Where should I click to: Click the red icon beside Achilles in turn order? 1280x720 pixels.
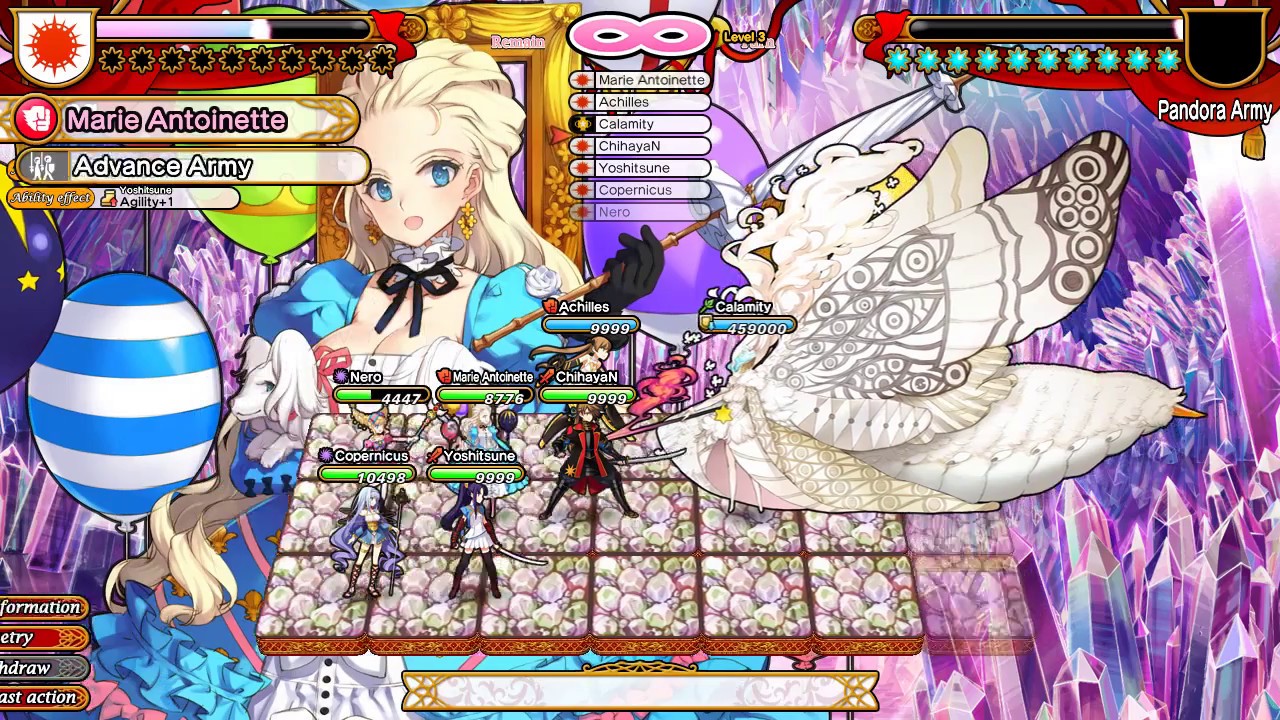582,102
